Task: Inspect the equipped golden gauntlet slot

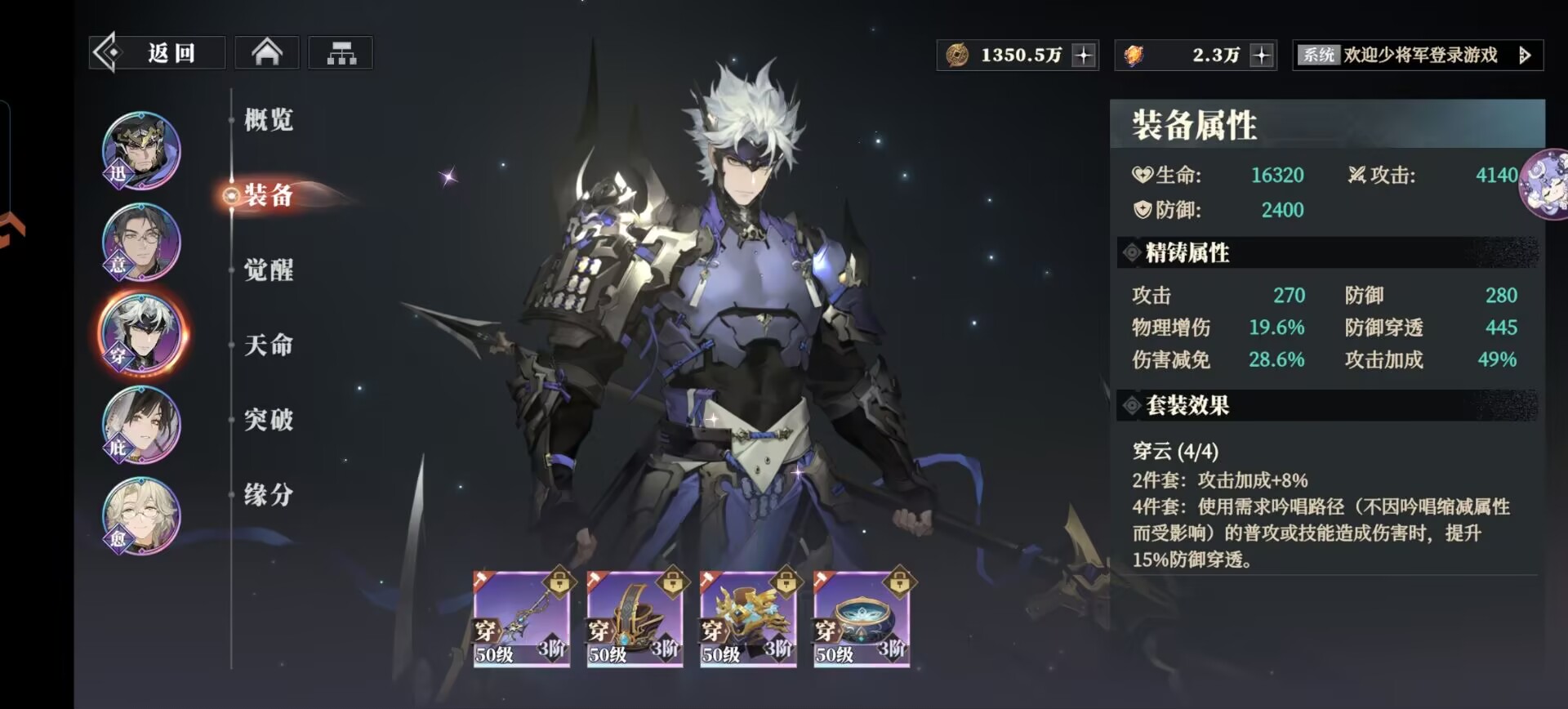Action: tap(748, 618)
